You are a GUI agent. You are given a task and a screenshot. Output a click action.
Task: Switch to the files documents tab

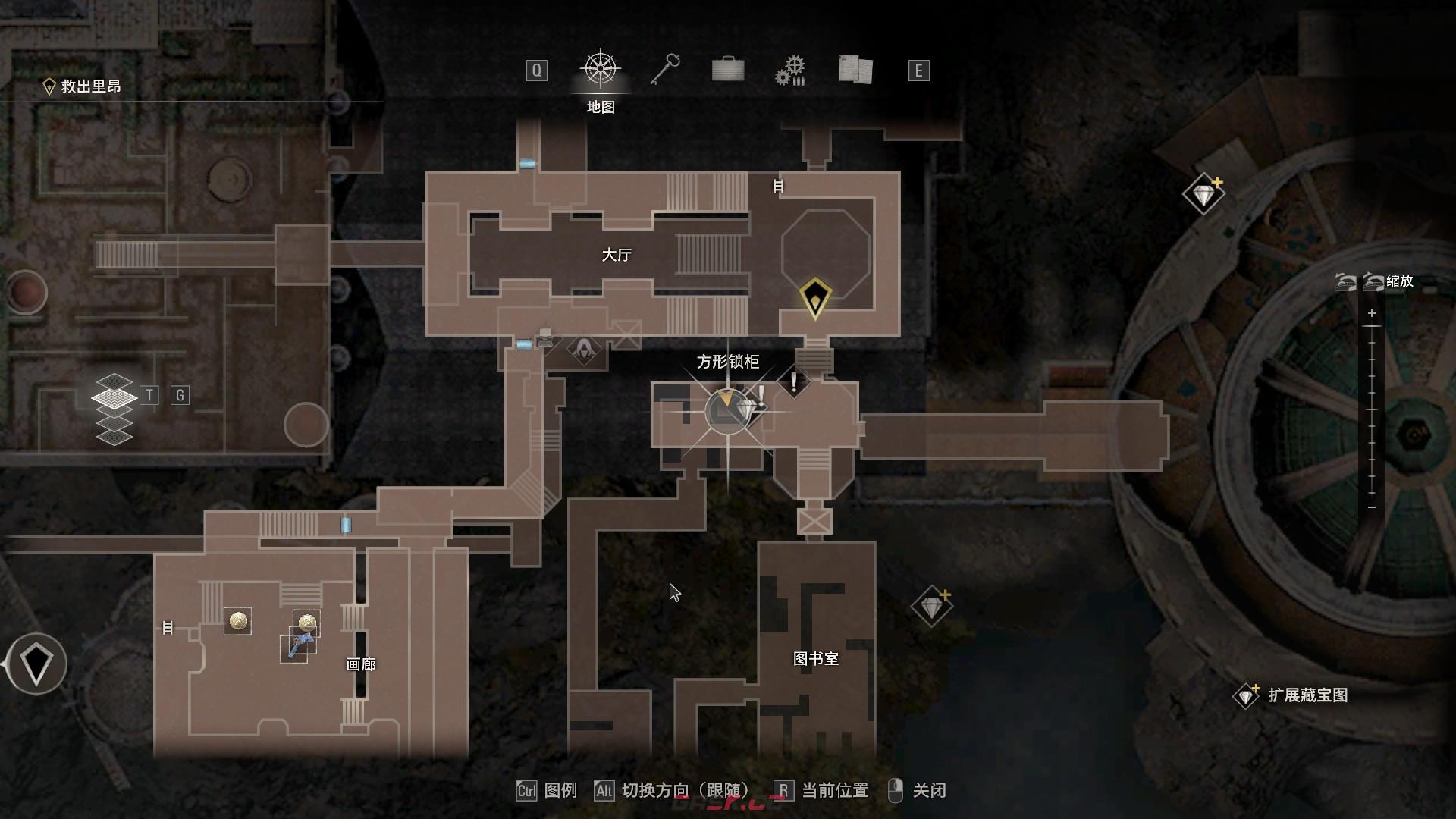point(855,70)
